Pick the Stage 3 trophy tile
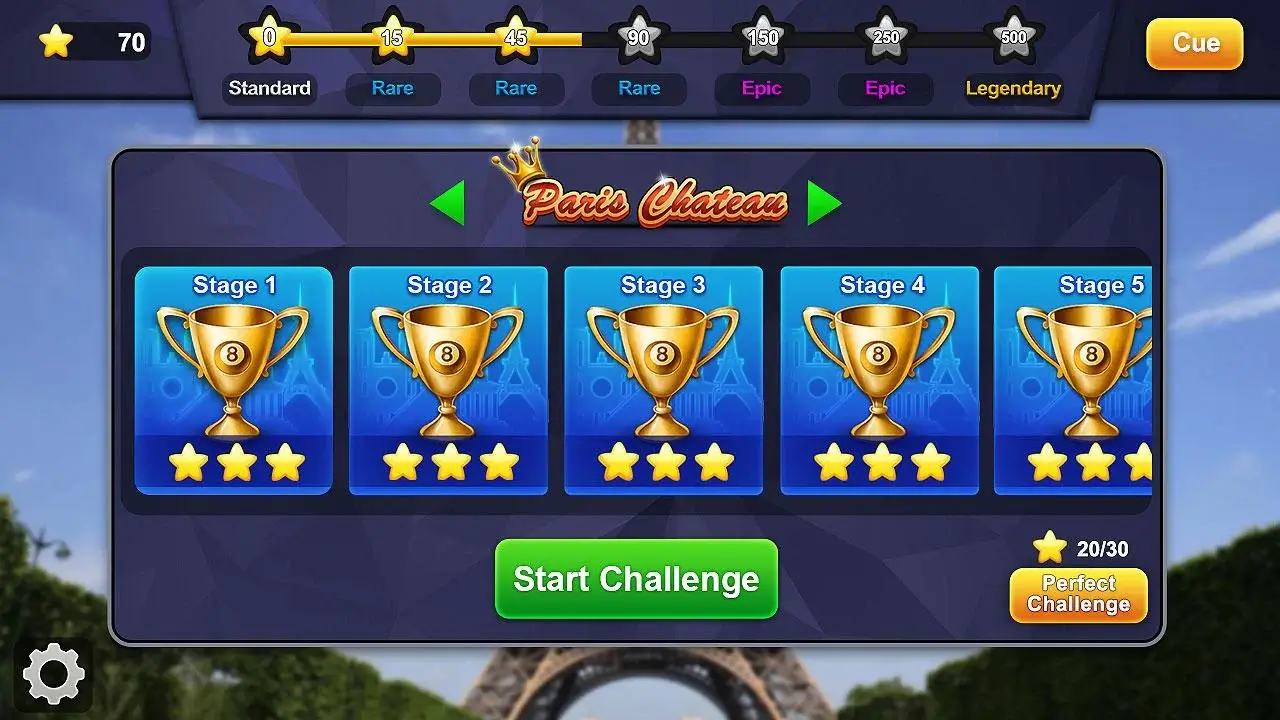Screen dimensions: 1280x720 663,380
